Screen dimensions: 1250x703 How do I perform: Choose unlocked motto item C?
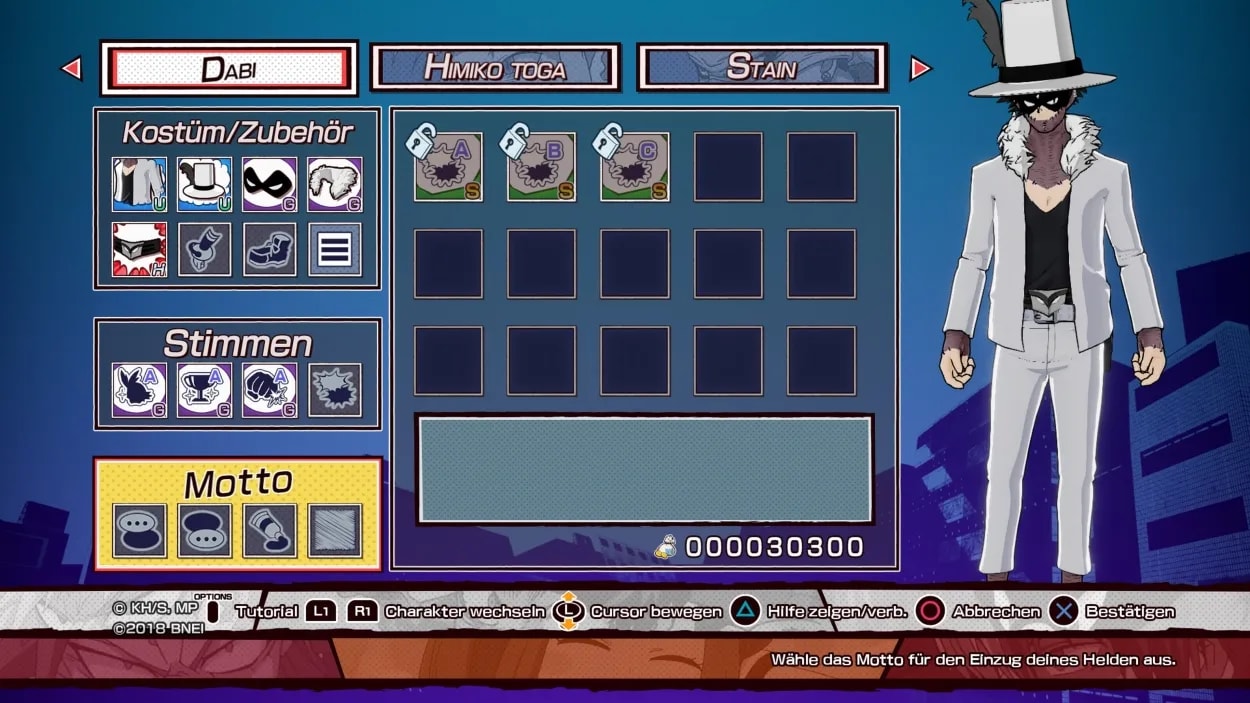[635, 167]
